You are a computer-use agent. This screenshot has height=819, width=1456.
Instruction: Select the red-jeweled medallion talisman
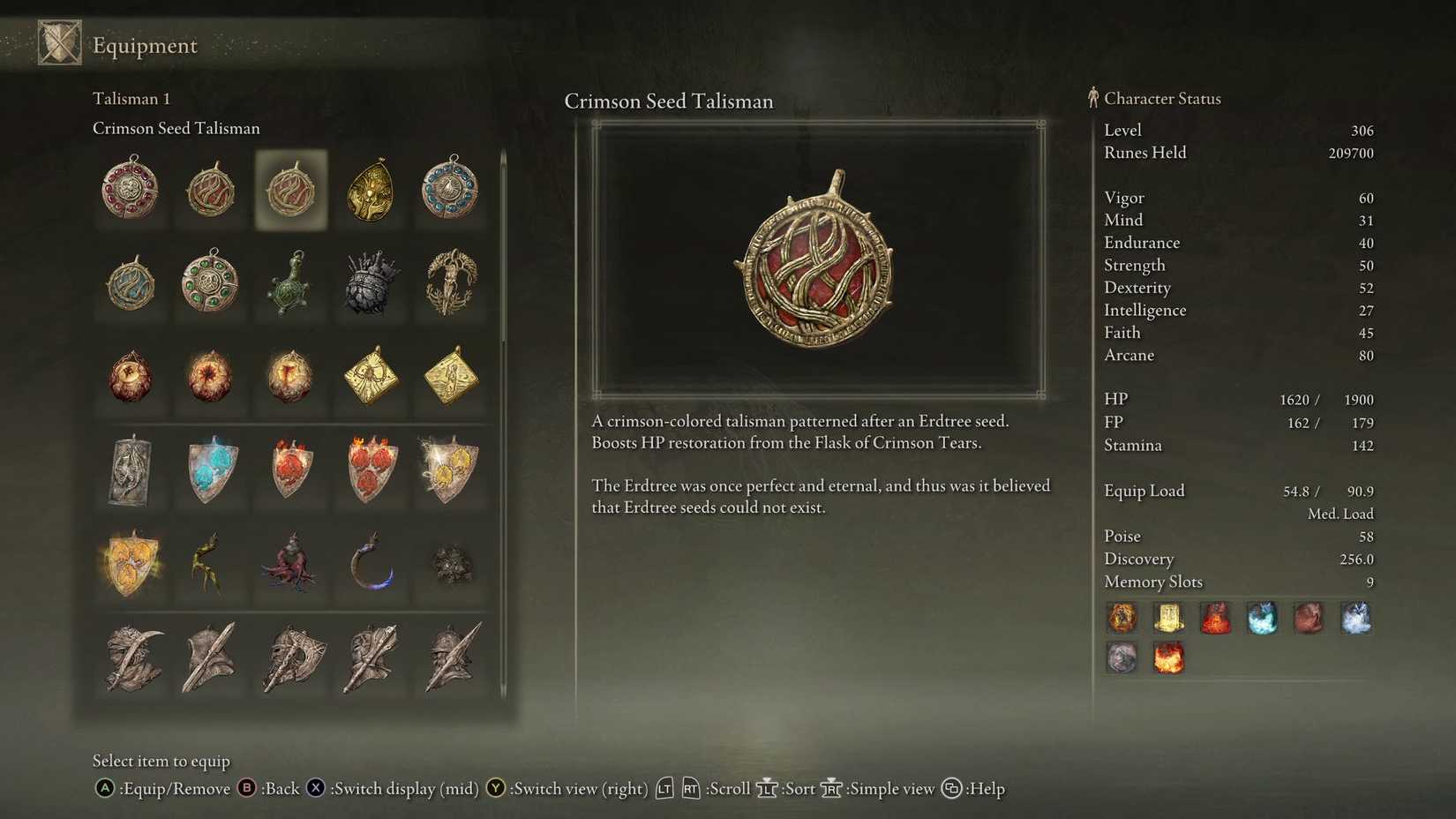[131, 190]
